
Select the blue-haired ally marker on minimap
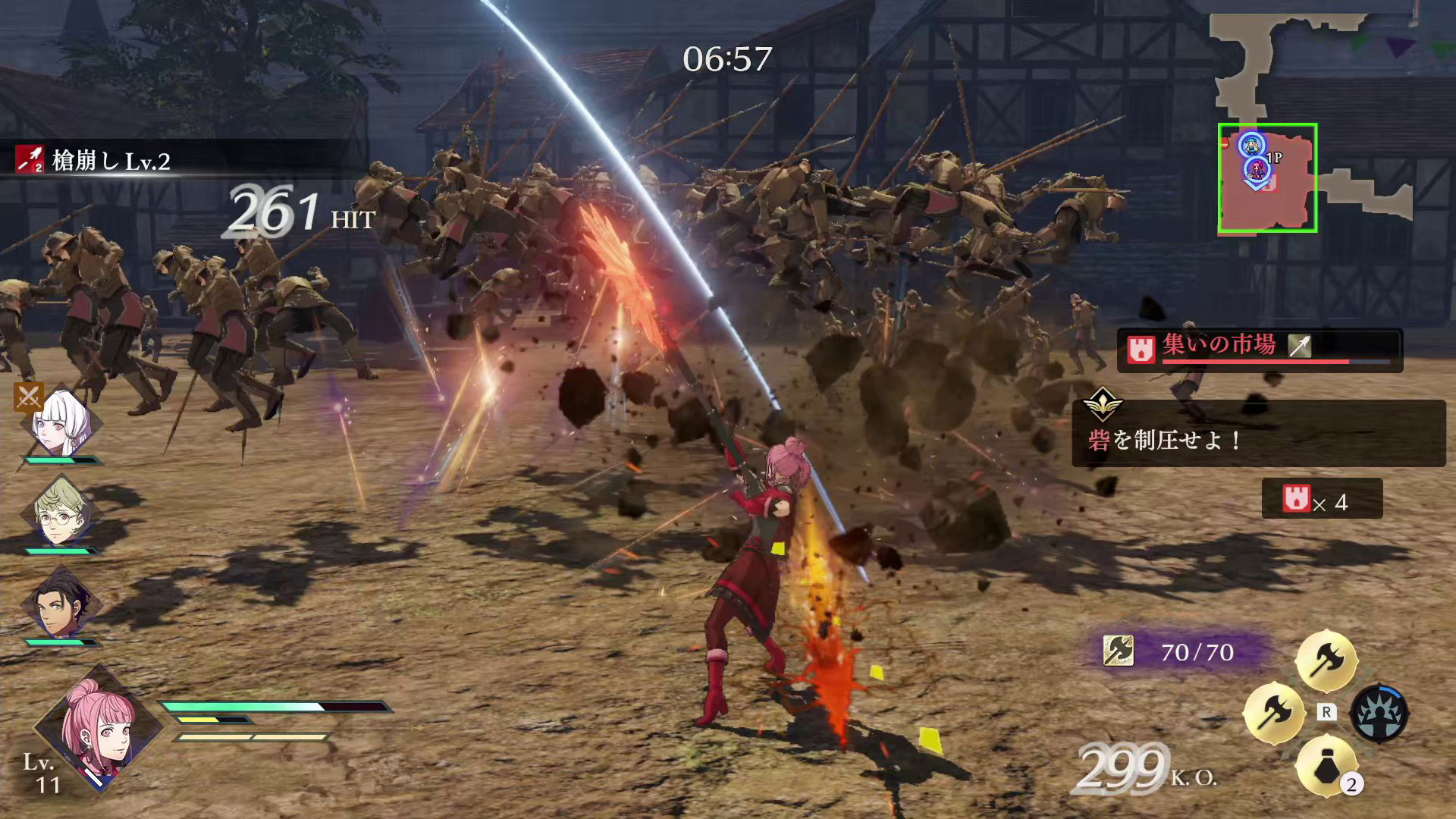(x=1251, y=144)
